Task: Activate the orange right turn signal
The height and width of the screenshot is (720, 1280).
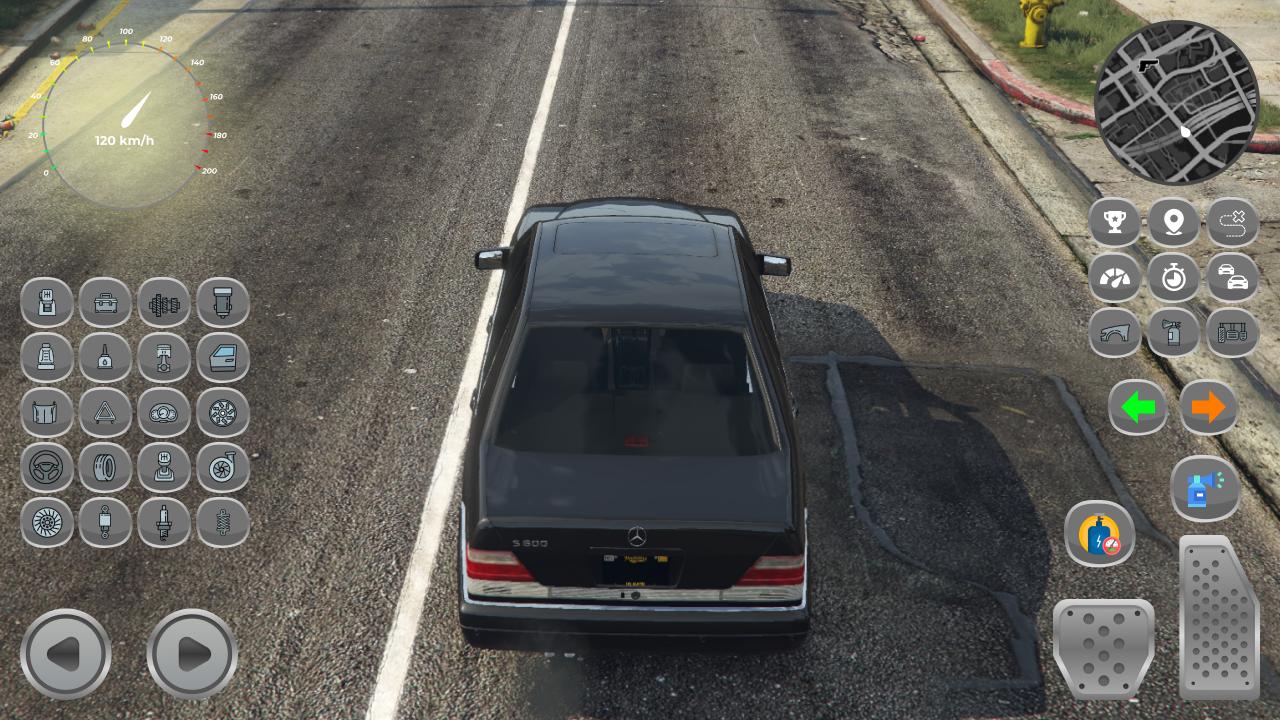Action: [x=1208, y=407]
